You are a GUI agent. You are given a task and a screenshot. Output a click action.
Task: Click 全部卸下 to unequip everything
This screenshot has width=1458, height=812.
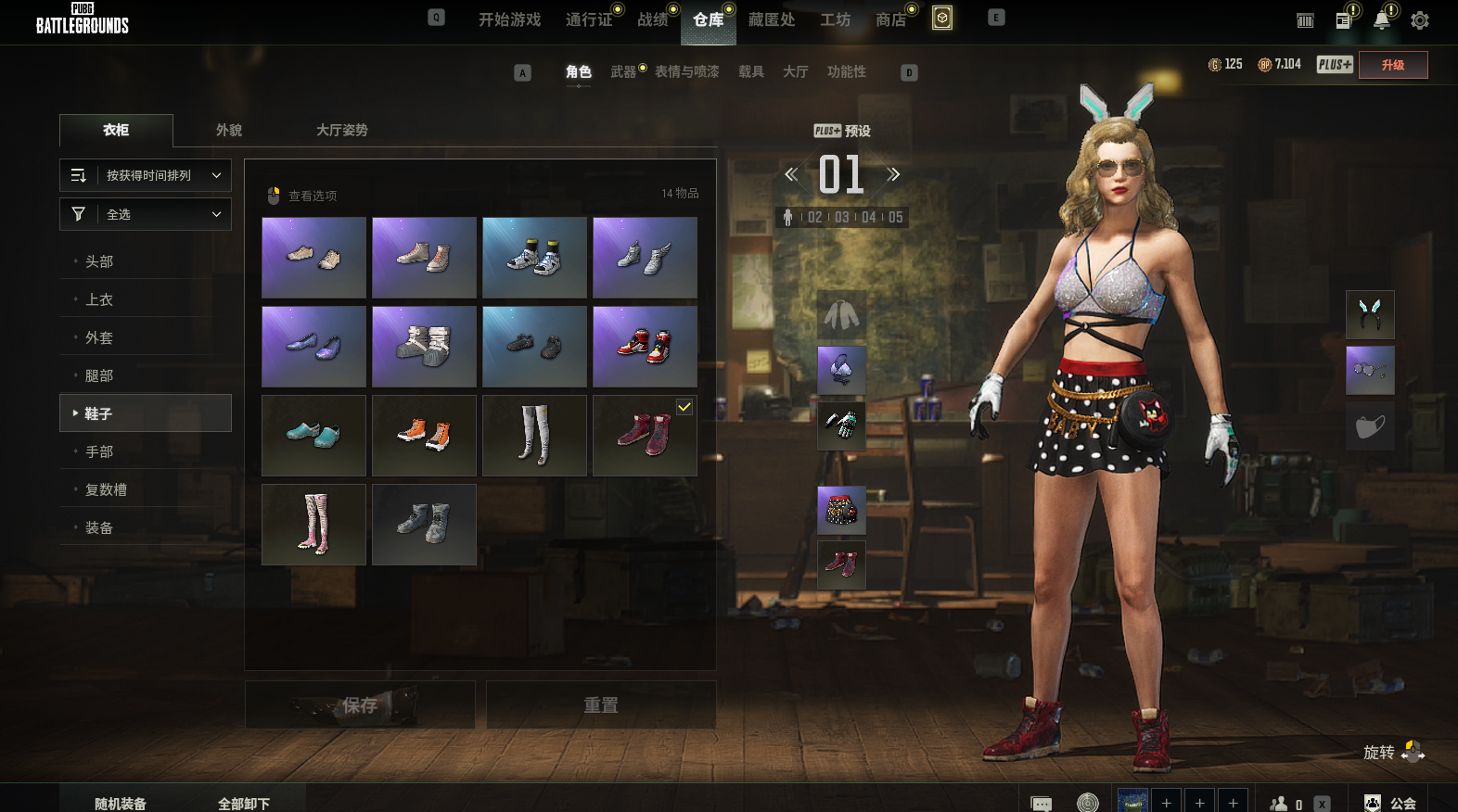point(244,804)
